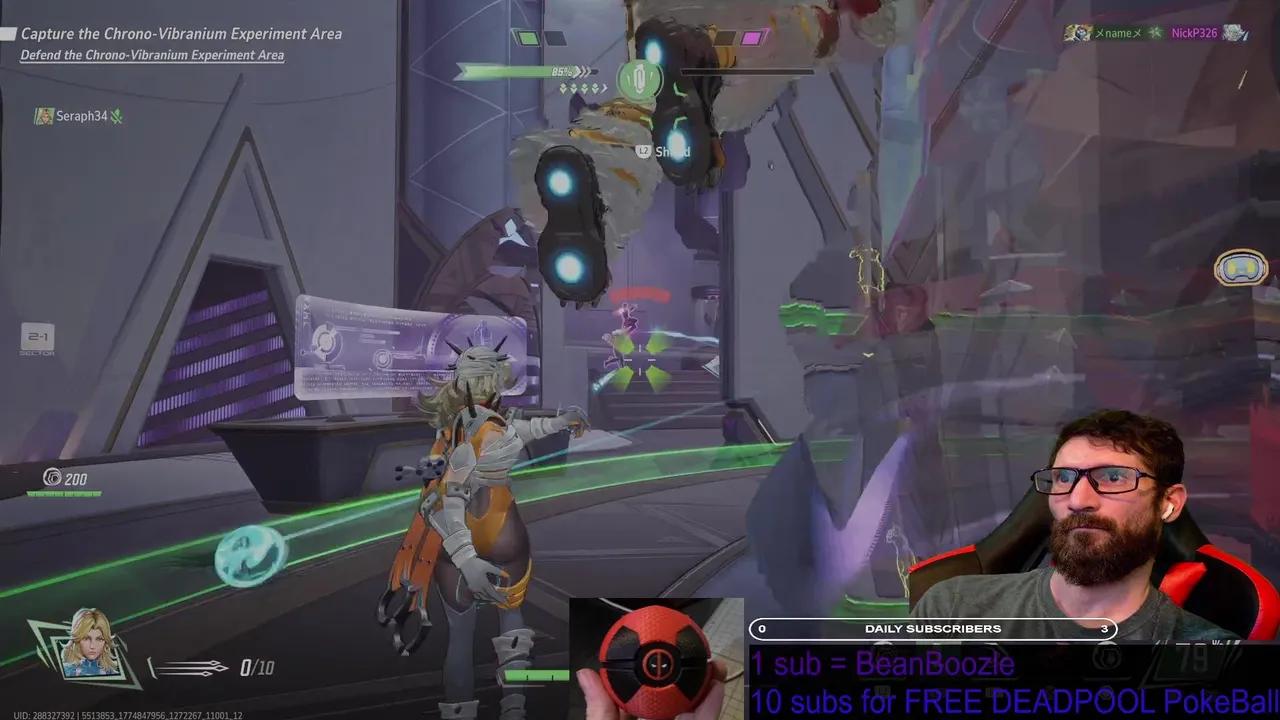Click the goggles pickup icon on the right
The height and width of the screenshot is (720, 1280).
[1240, 267]
